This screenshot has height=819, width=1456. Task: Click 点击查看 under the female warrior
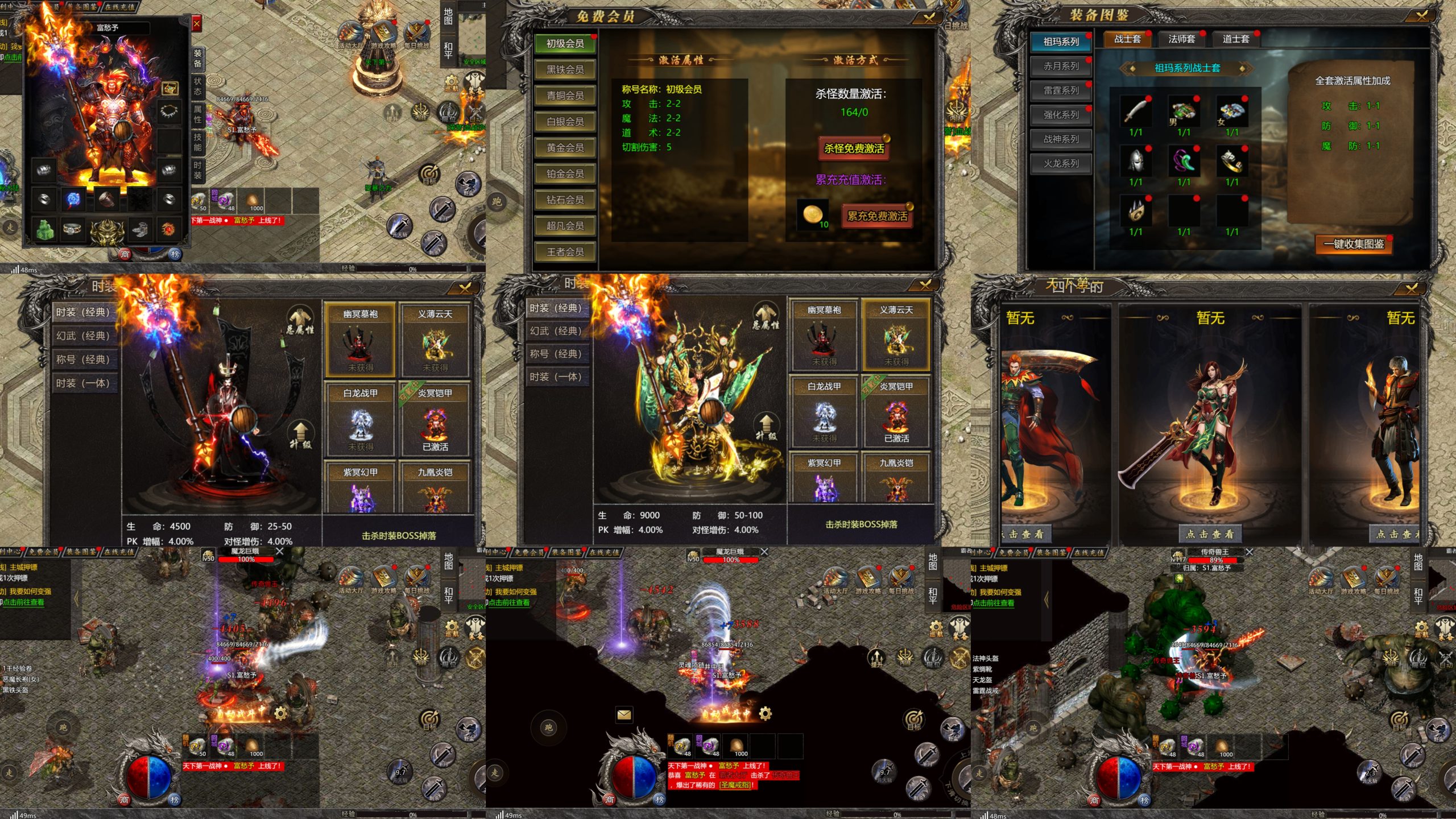(x=1210, y=534)
